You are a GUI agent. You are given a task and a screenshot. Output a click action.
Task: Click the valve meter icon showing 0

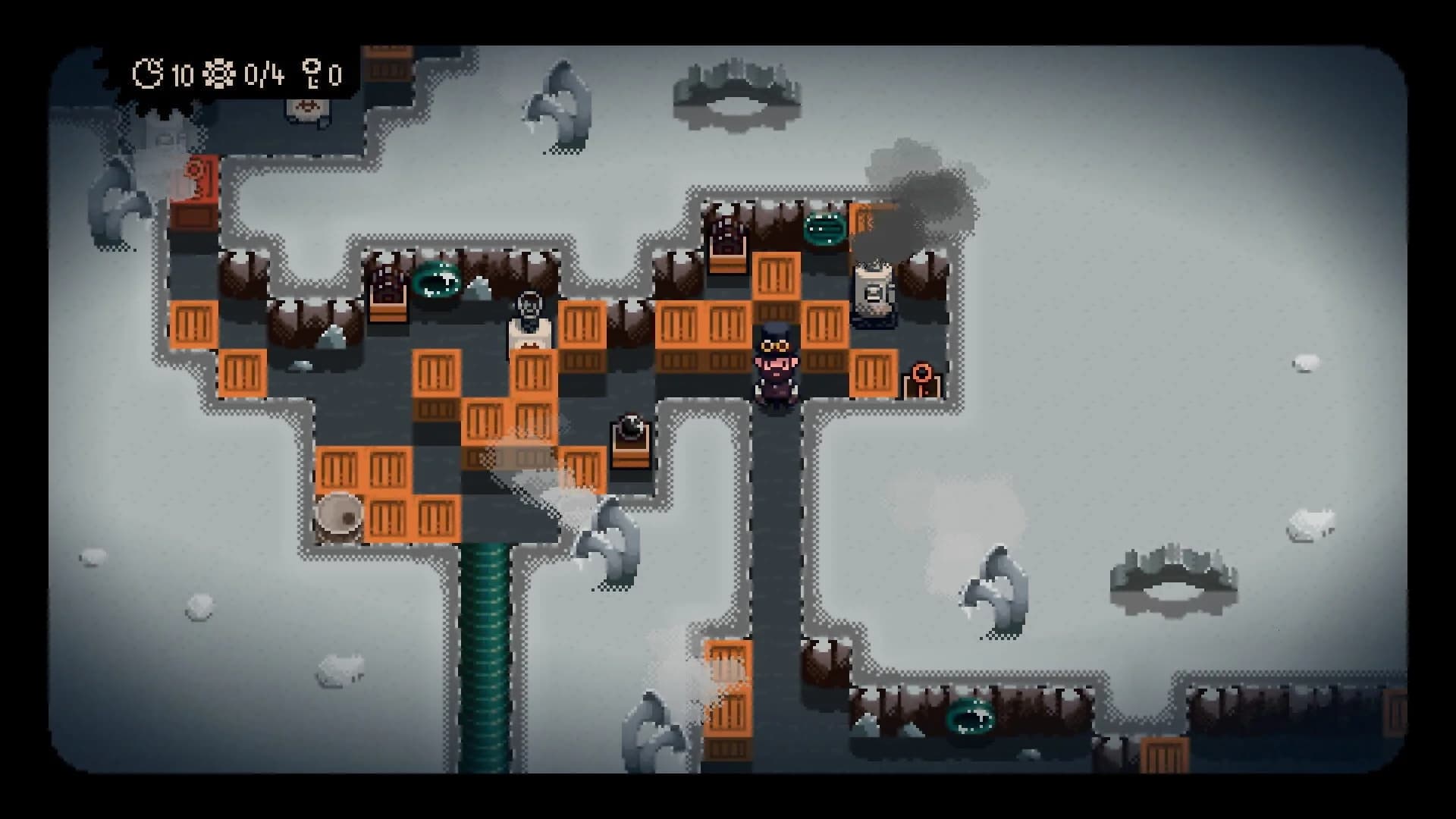[313, 74]
